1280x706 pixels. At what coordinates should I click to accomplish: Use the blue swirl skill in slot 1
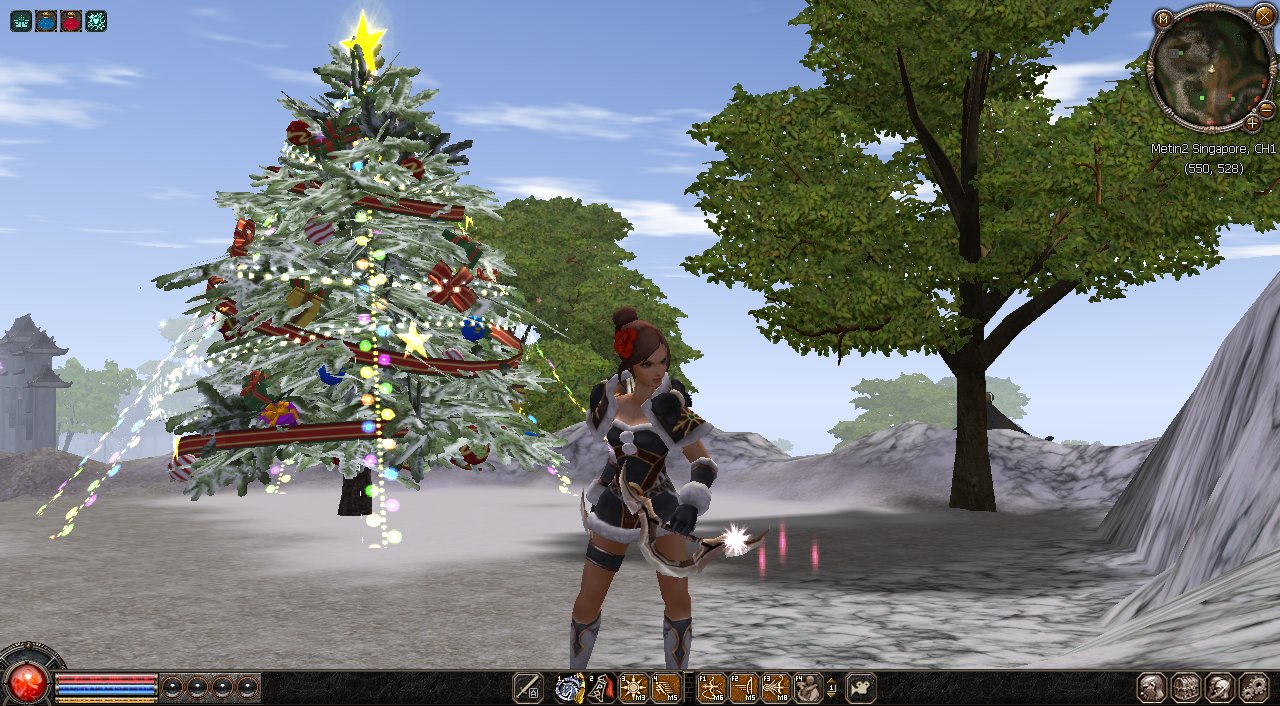click(x=569, y=687)
